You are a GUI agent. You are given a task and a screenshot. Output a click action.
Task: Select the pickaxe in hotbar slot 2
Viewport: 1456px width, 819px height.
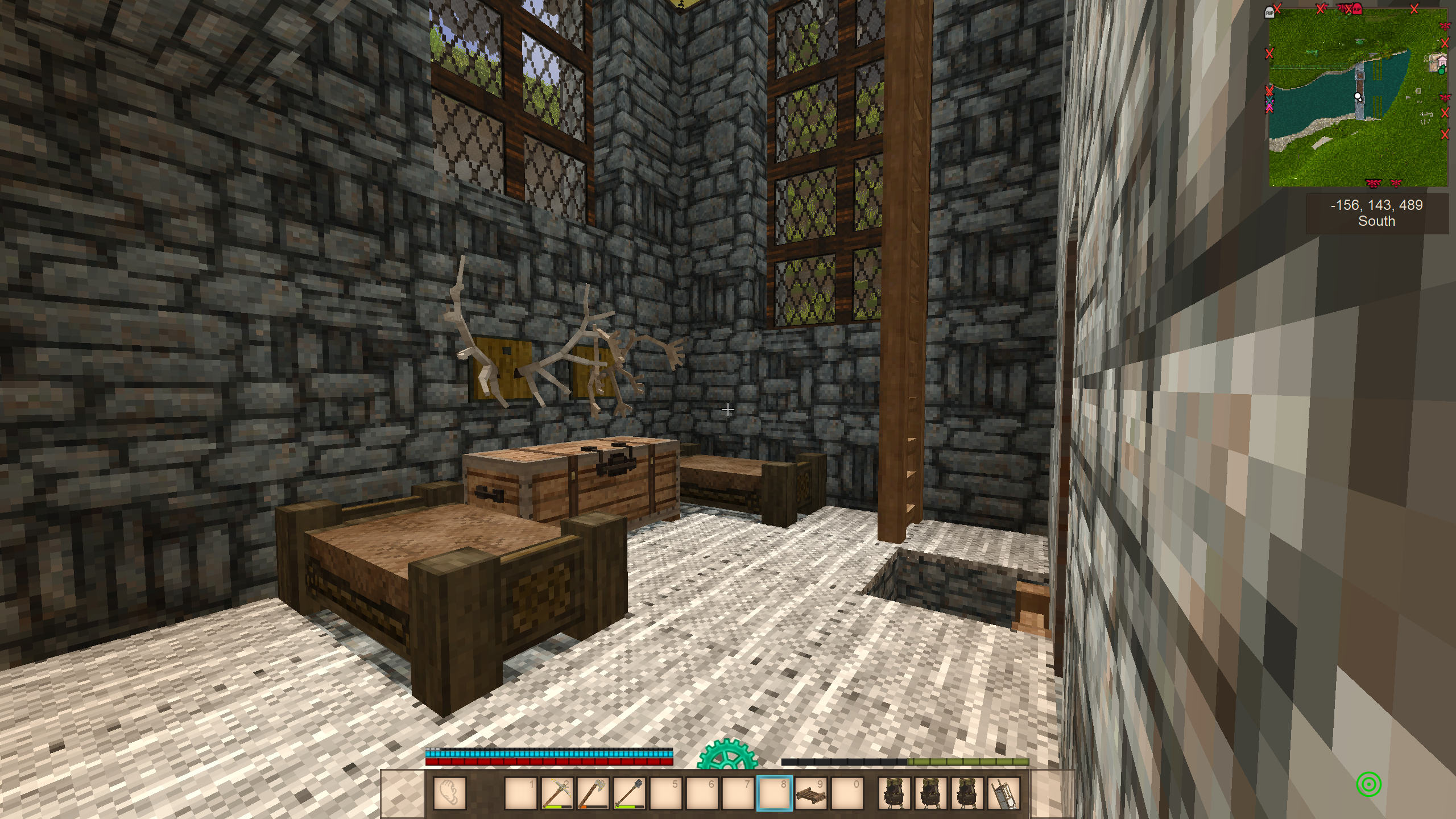pyautogui.click(x=557, y=793)
